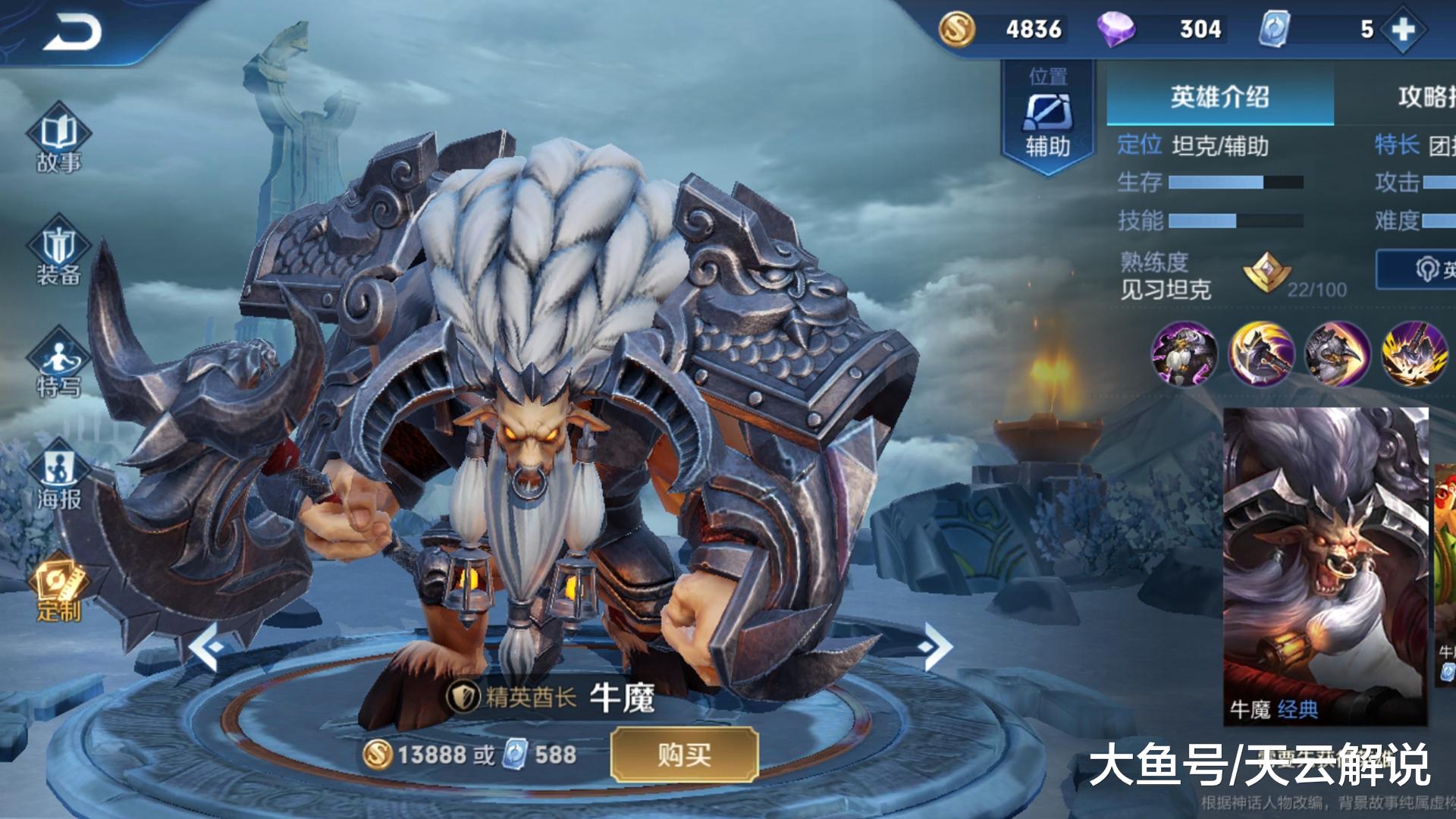1456x819 pixels.
Task: Switch to the 英雄介绍 tab
Action: coord(1219,97)
